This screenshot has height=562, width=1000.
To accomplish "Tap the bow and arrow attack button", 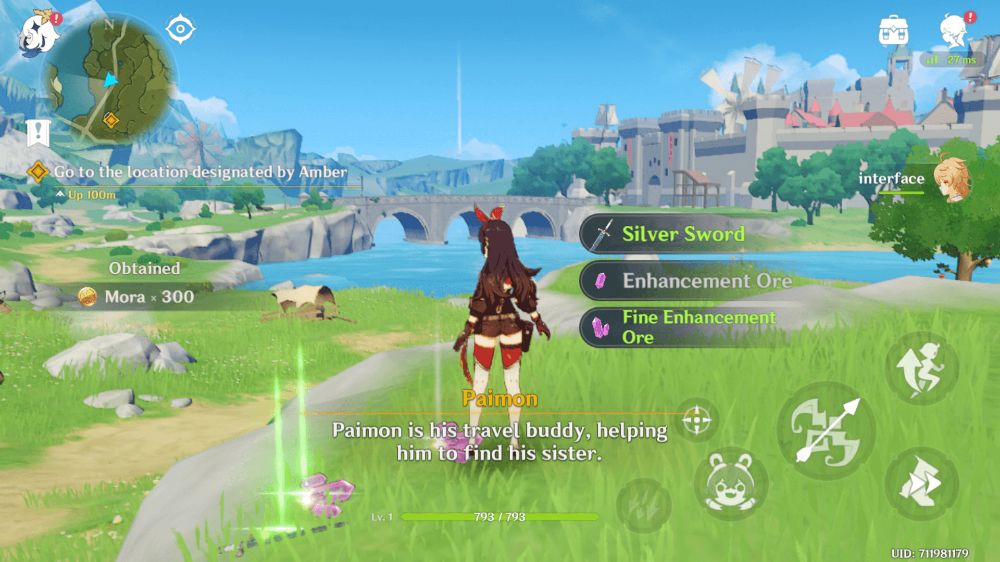I will 826,430.
